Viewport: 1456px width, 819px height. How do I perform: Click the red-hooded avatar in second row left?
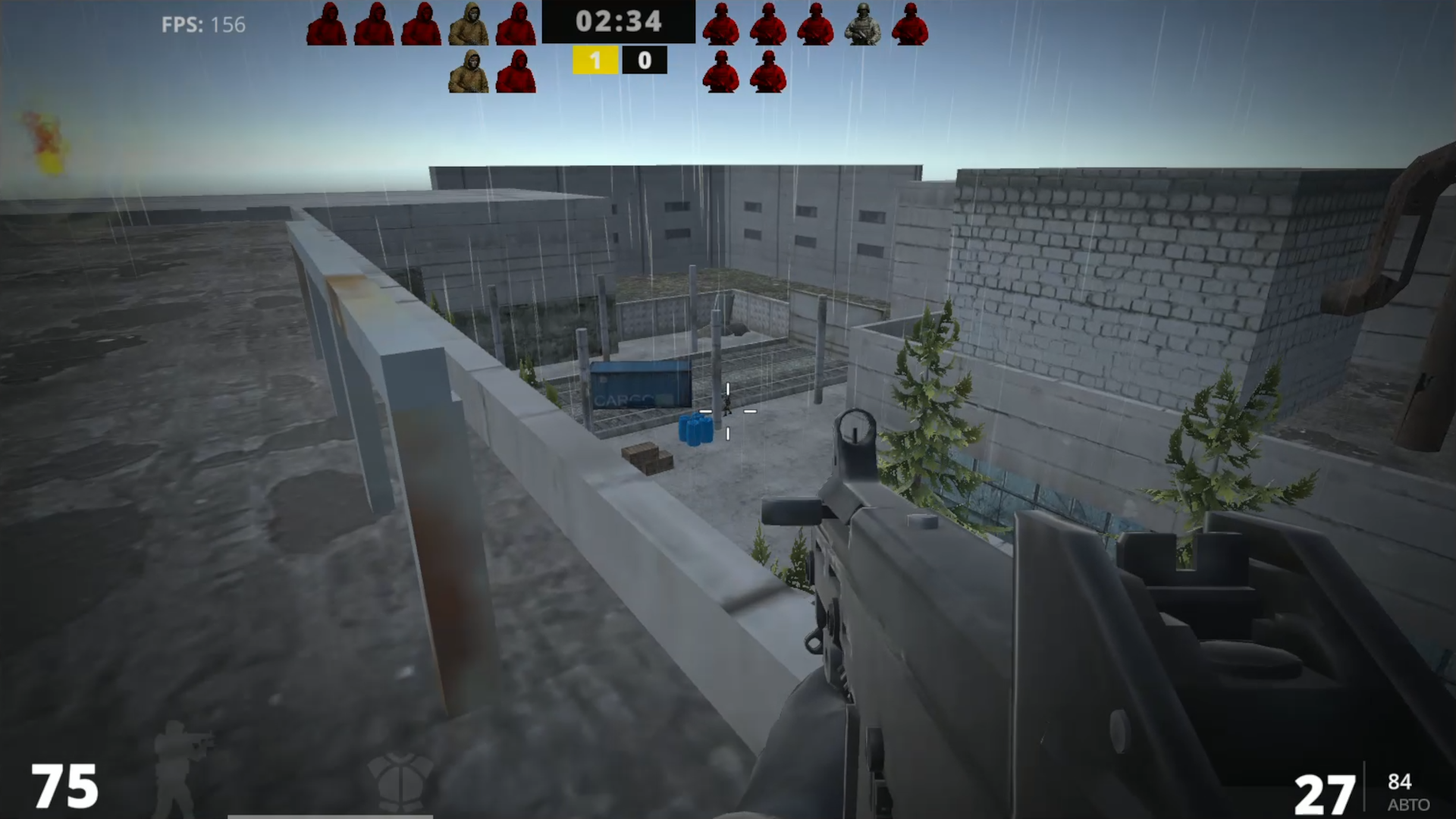point(519,72)
